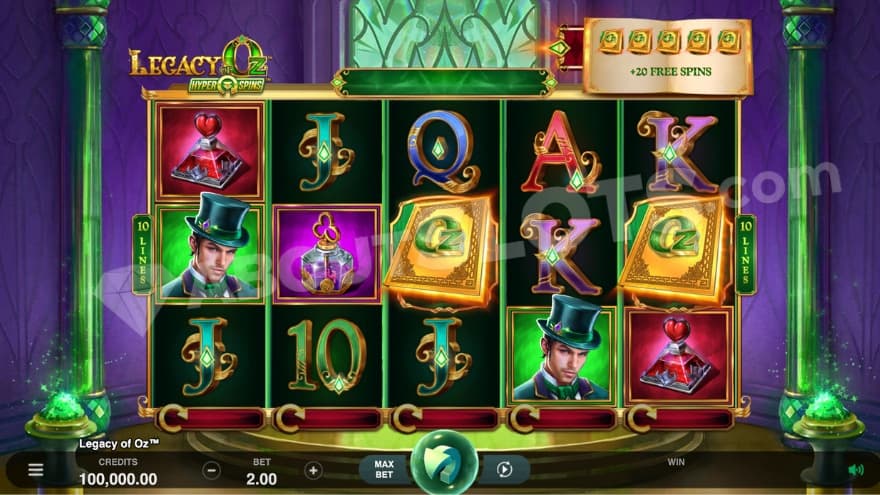Toggle the sound speaker icon
Screen dimensions: 880x495
pyautogui.click(x=855, y=469)
